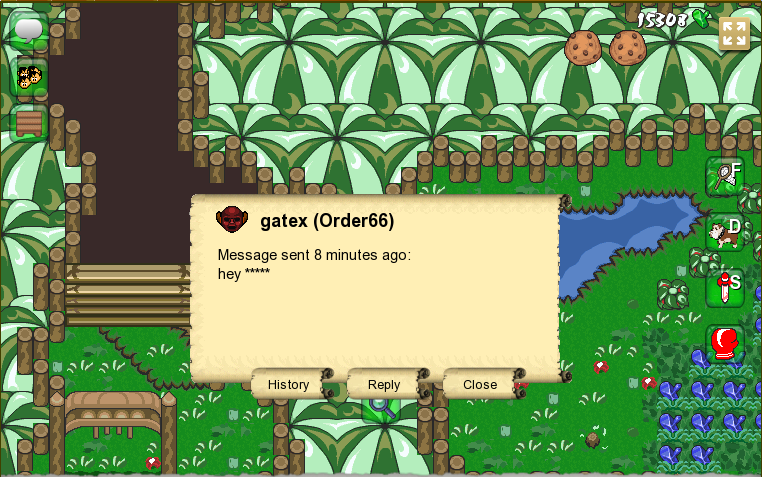Select the bug net F slot

(x=724, y=176)
